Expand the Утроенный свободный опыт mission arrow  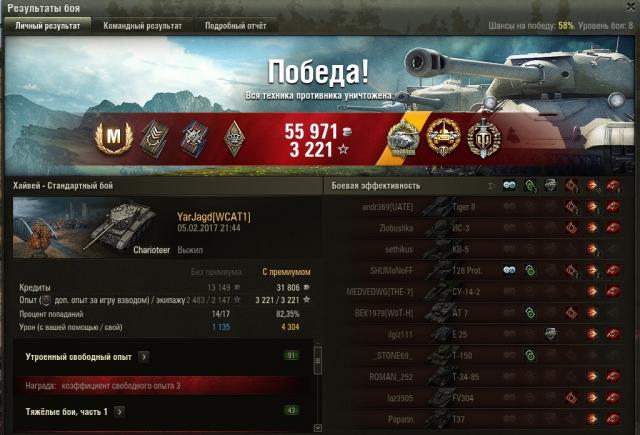point(144,356)
